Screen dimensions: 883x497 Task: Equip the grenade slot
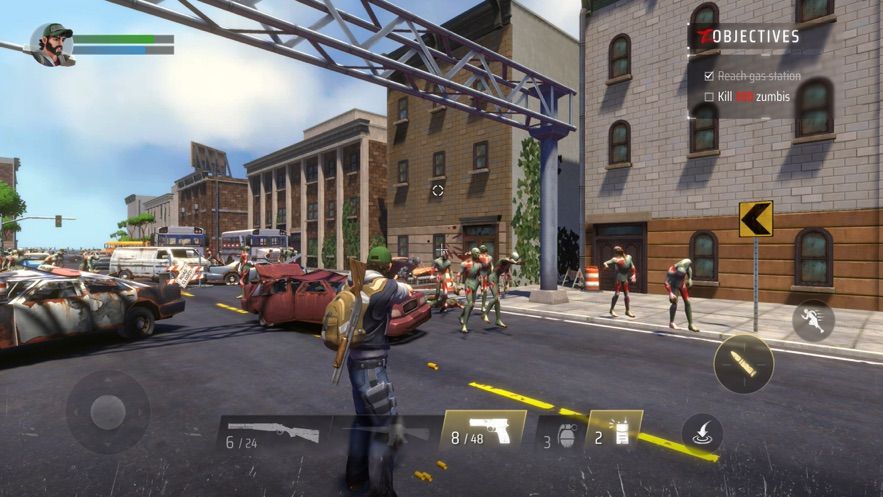(x=558, y=435)
